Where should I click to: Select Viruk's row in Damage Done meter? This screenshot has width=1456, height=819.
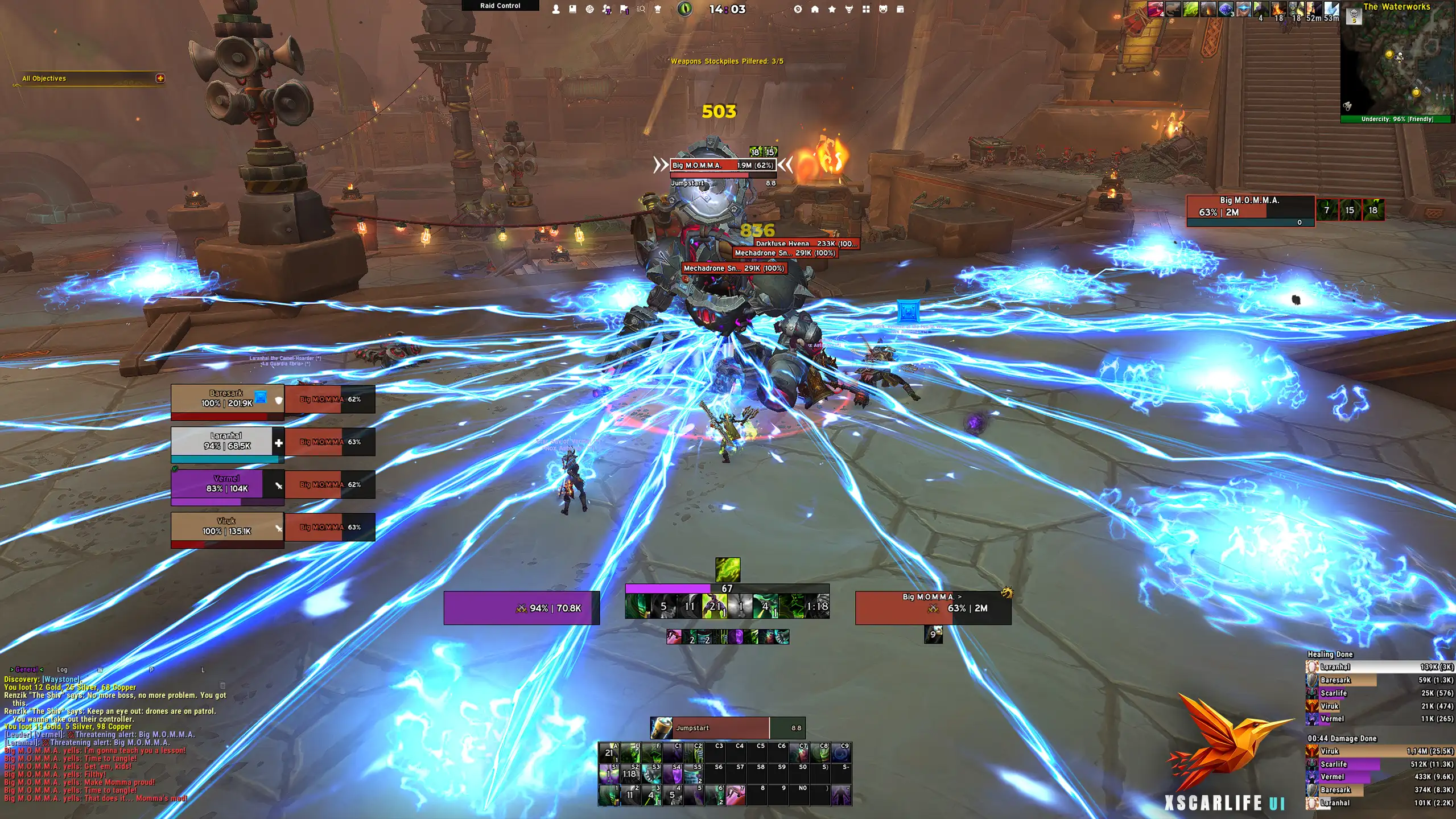point(1380,751)
